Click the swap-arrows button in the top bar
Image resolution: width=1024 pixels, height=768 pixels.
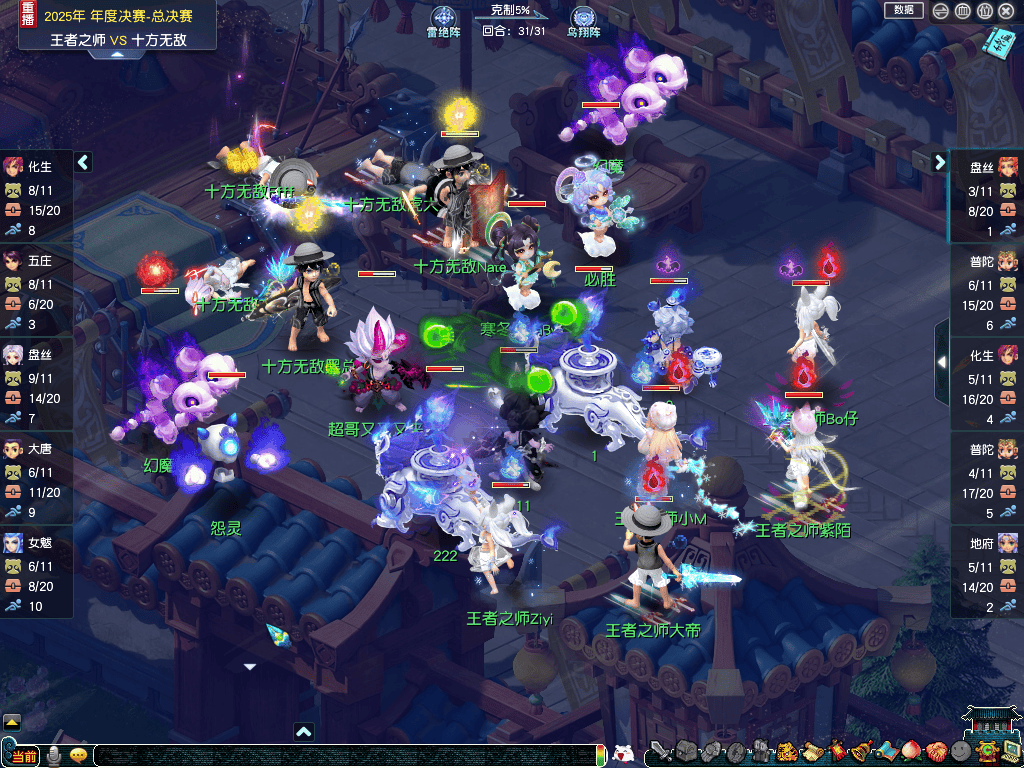point(940,11)
